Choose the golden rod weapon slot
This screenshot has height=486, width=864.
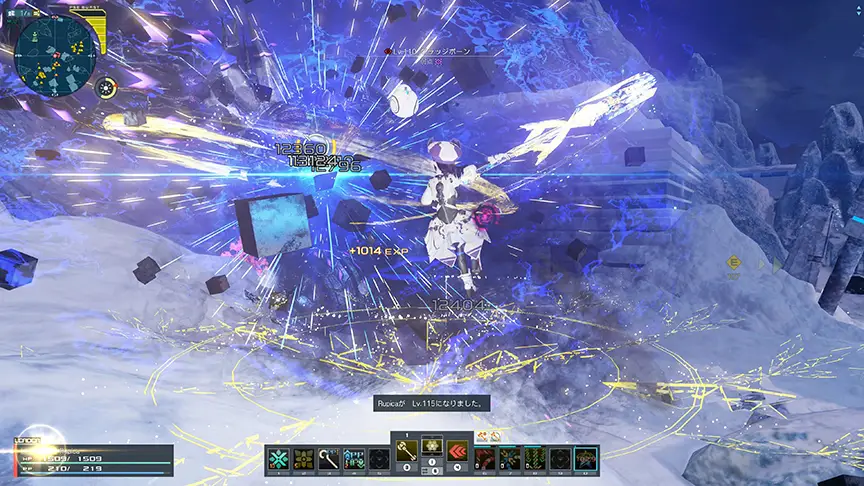(x=406, y=450)
